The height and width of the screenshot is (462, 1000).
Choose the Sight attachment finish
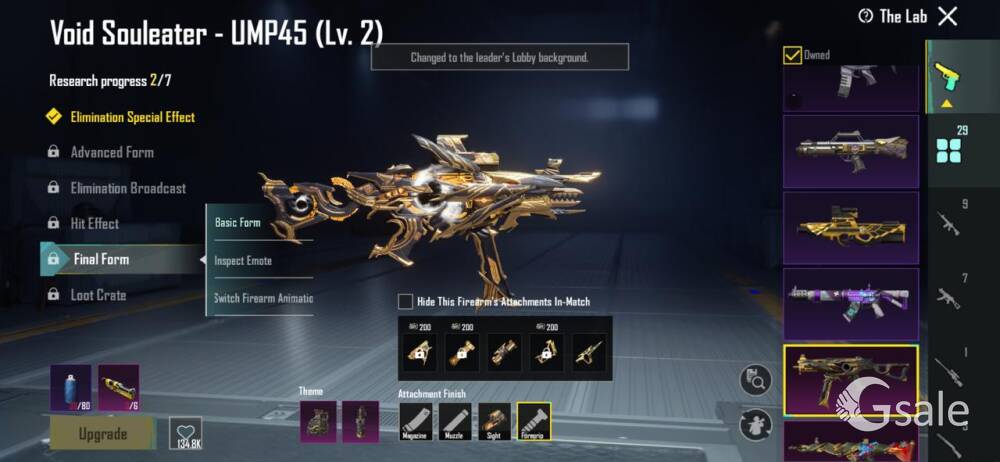coord(494,421)
